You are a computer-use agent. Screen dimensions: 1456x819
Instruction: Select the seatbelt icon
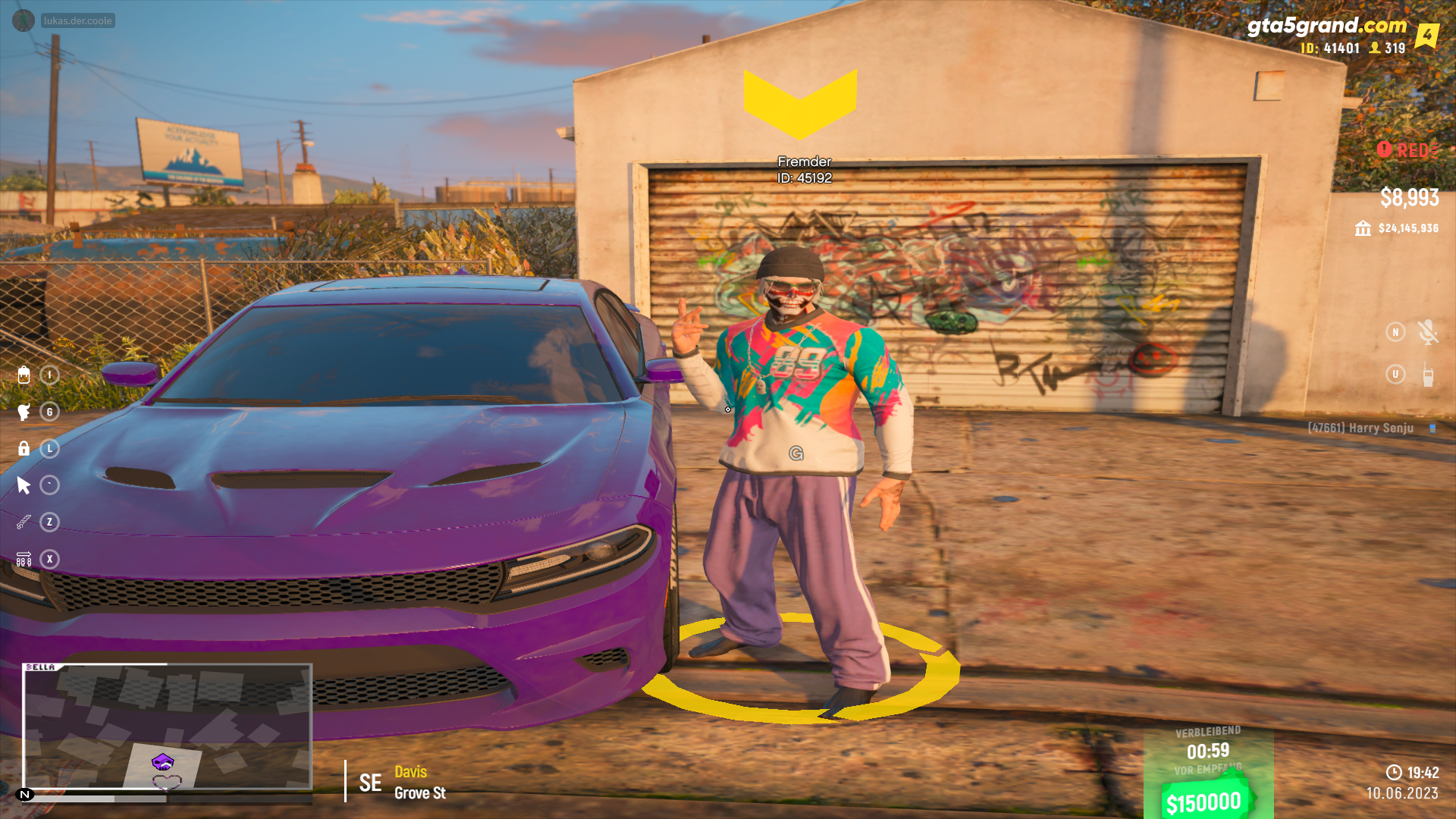click(24, 522)
